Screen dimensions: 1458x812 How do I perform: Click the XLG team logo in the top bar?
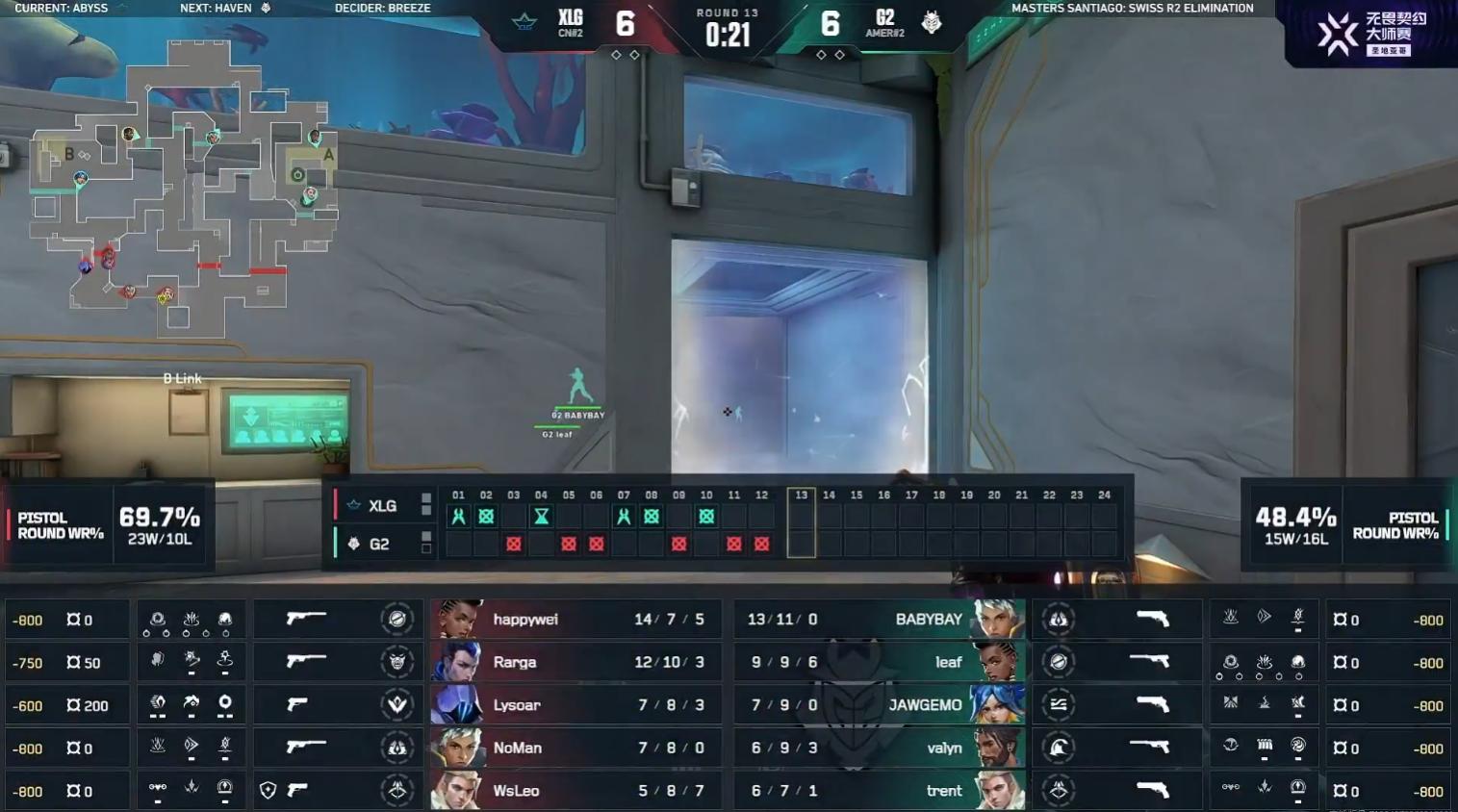(x=524, y=22)
